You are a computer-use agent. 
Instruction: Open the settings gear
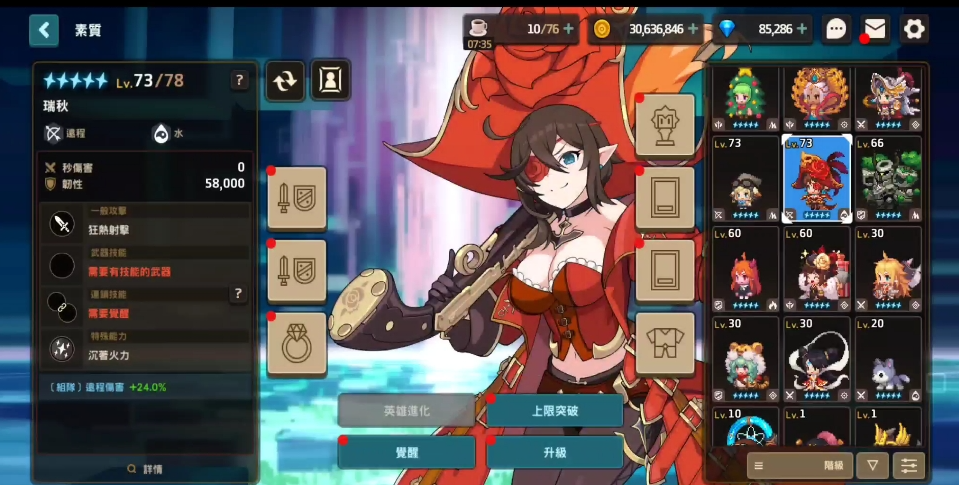[914, 29]
